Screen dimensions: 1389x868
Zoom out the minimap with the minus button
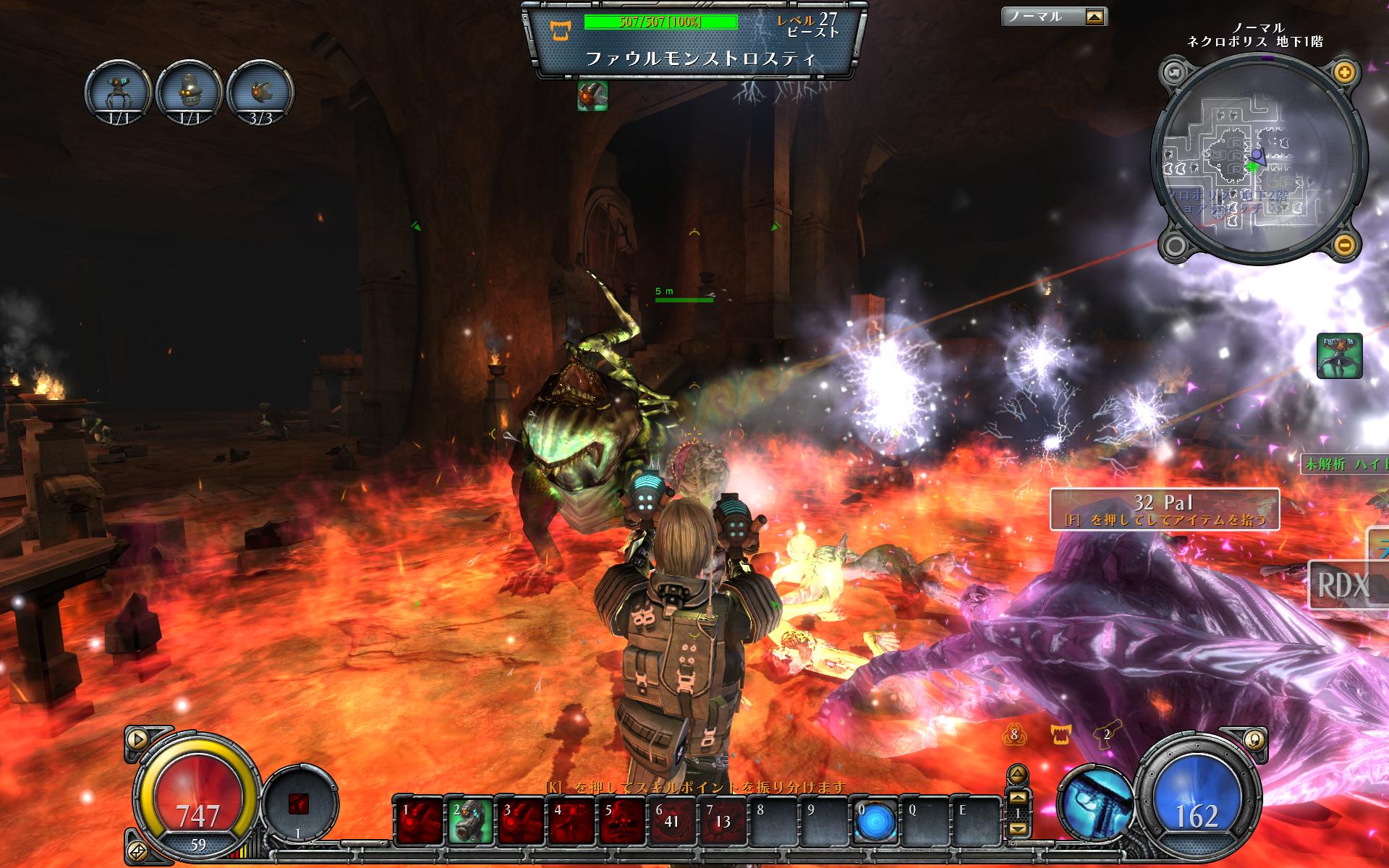click(1344, 244)
